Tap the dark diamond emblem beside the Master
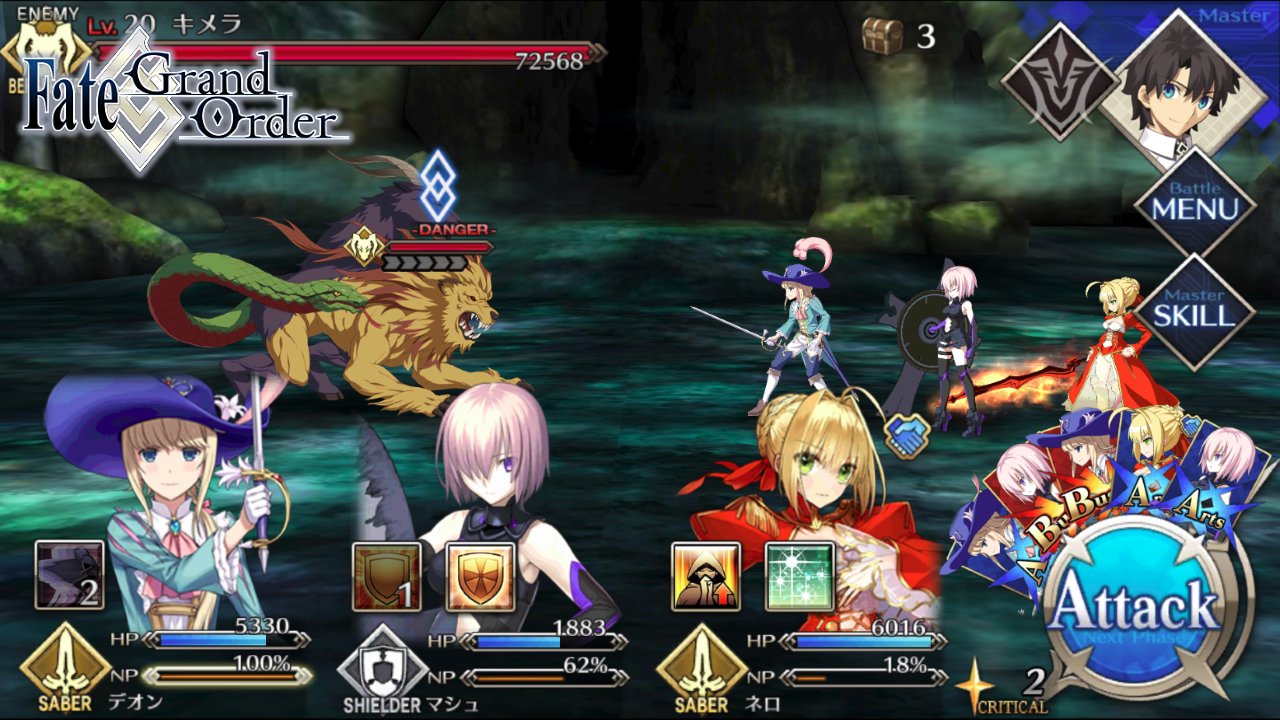This screenshot has height=720, width=1280. tap(1058, 82)
